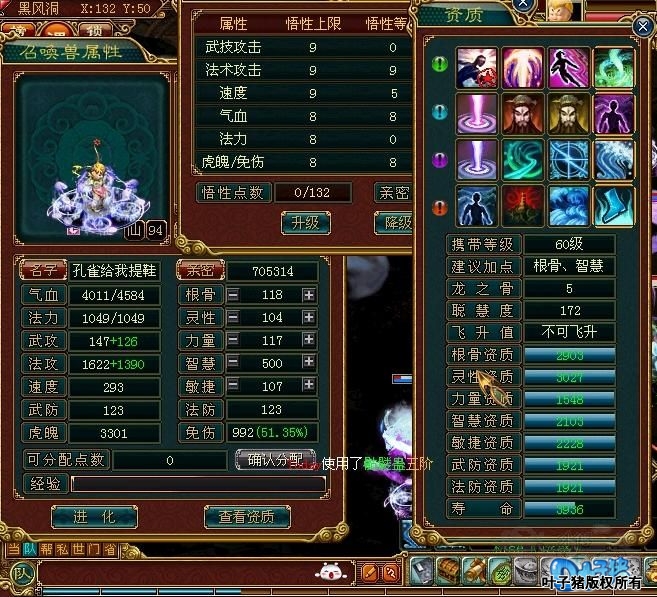Screen dimensions: 657x597
Task: Select the ice boot skill icon
Action: click(613, 205)
